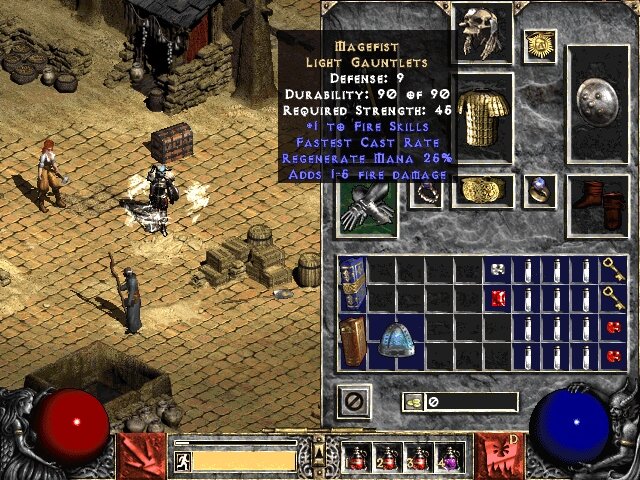Select the skull cap helmet slot

click(483, 31)
